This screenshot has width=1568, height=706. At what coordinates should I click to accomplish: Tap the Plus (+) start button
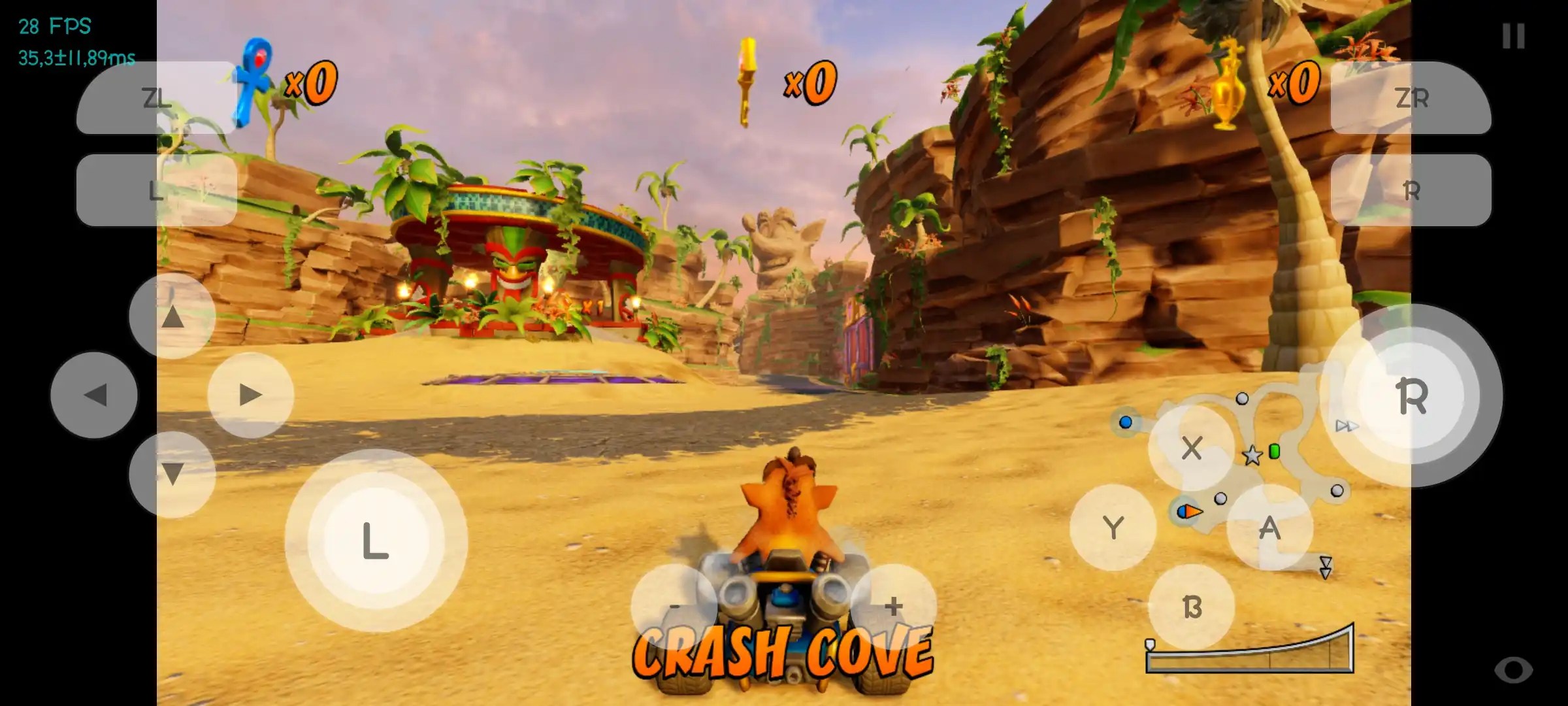tap(892, 605)
